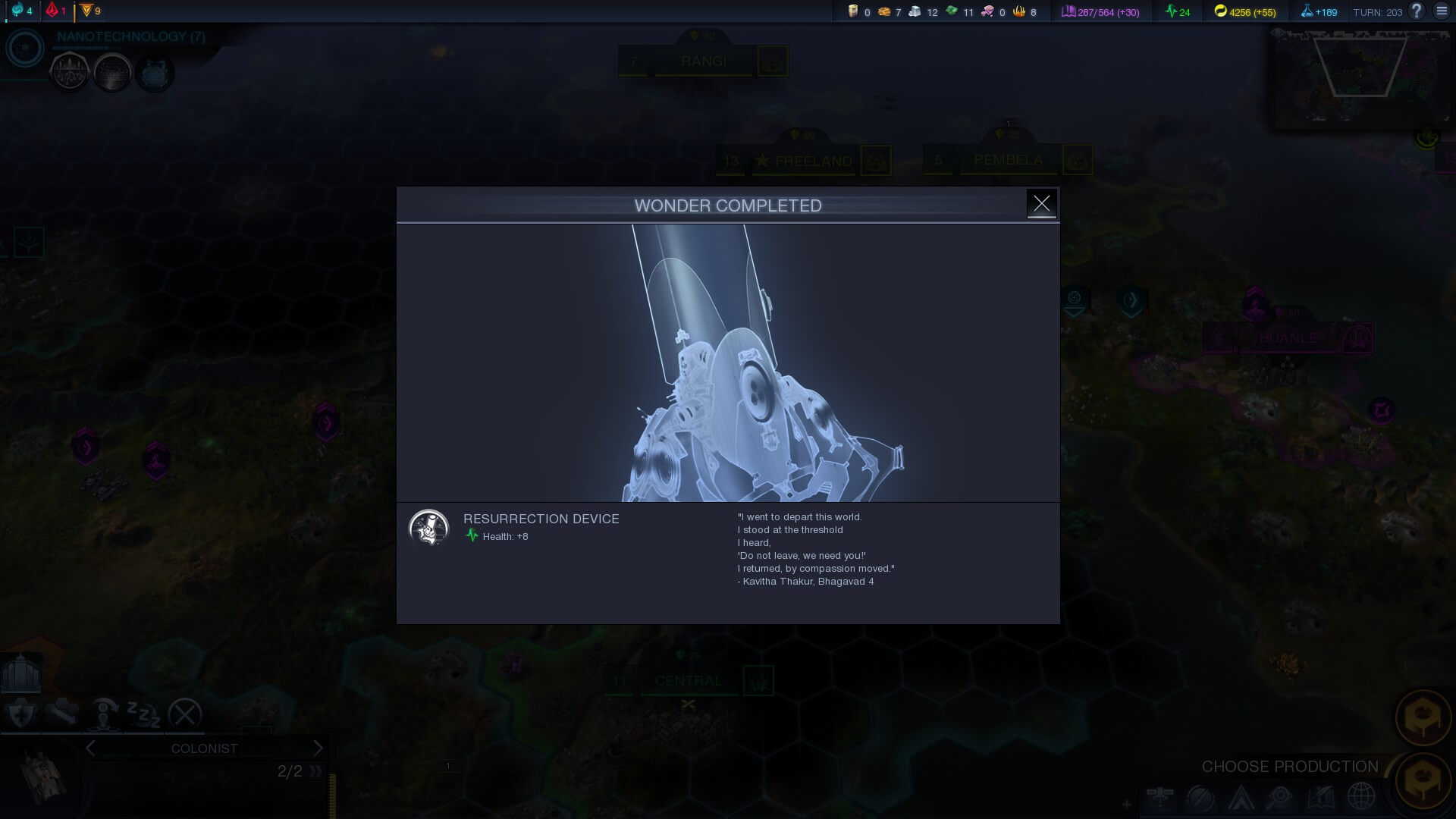This screenshot has height=819, width=1456.
Task: Click the Colonist unit portrait
Action: click(42, 777)
